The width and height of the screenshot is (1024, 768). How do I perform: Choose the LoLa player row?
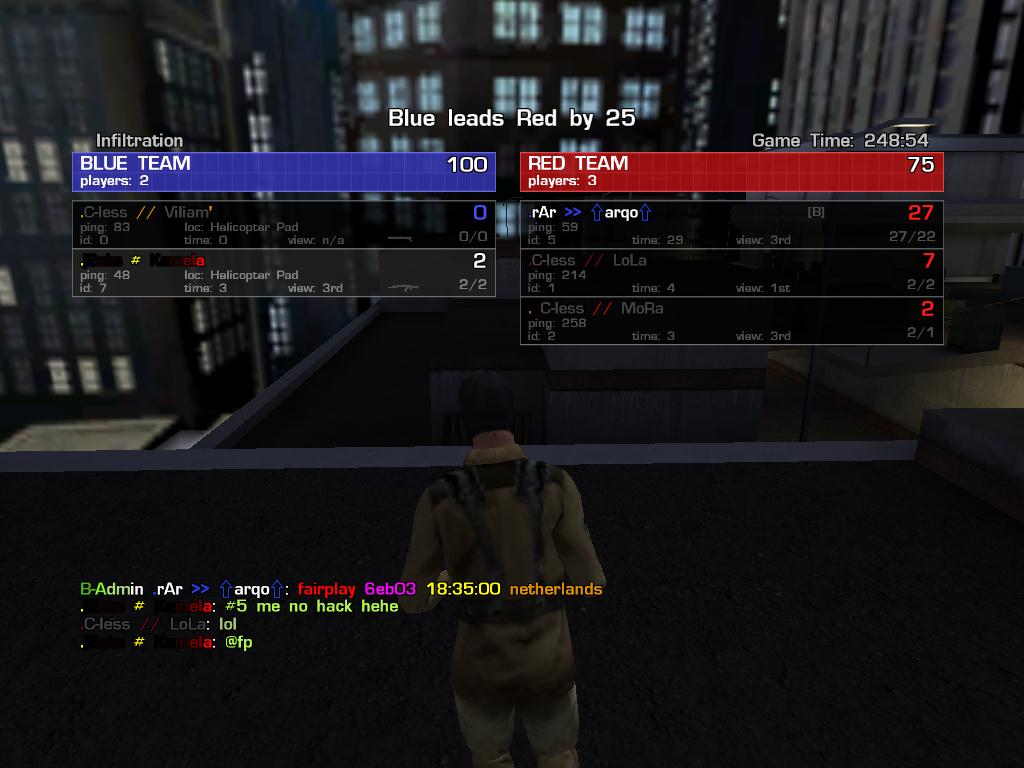click(x=731, y=273)
